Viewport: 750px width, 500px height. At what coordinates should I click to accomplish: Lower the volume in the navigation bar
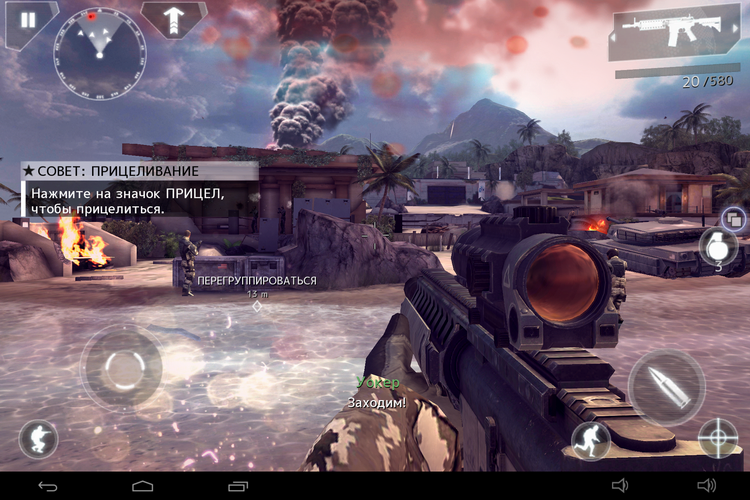click(620, 486)
